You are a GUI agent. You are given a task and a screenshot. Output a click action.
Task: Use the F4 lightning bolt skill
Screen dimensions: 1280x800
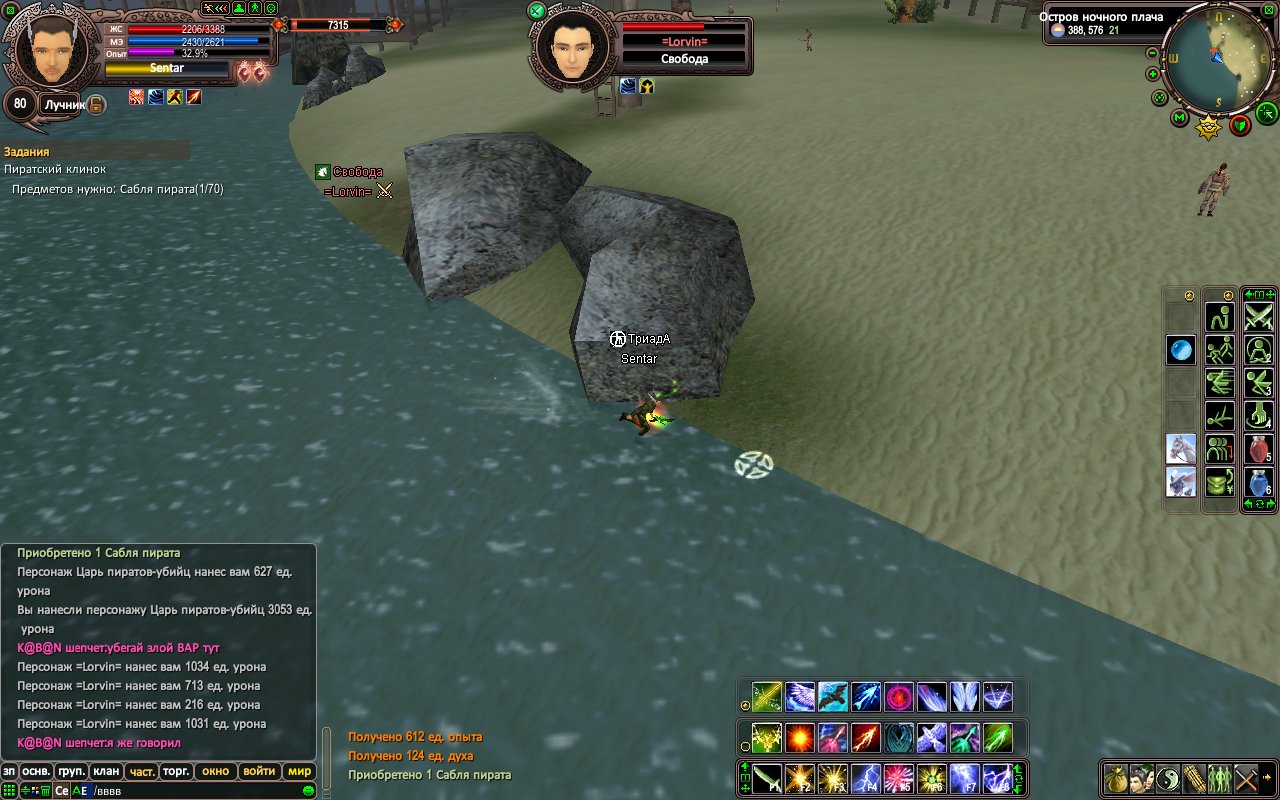tap(864, 777)
